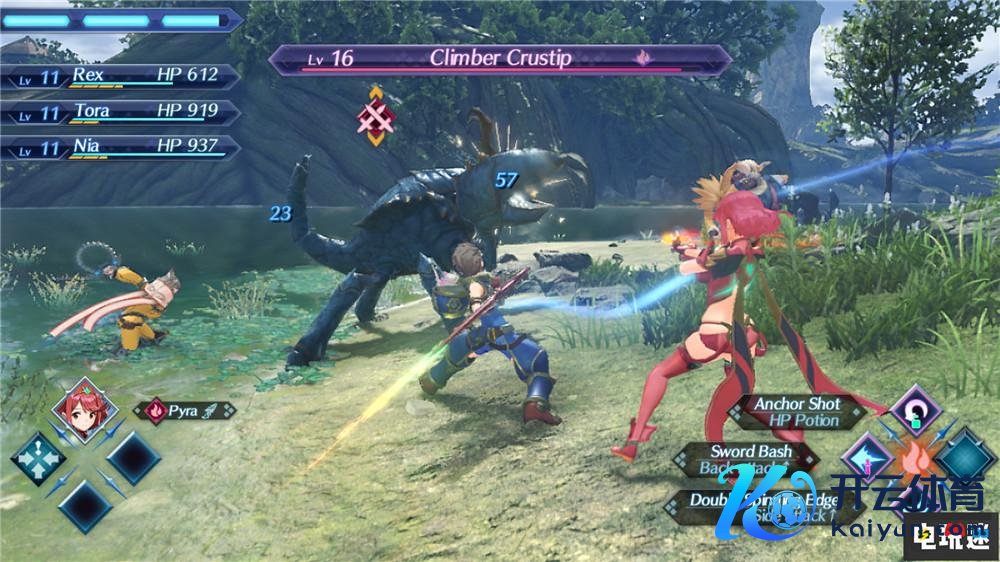The height and width of the screenshot is (562, 1000).
Task: Activate the four-arrow focus attack command
Action: [38, 458]
